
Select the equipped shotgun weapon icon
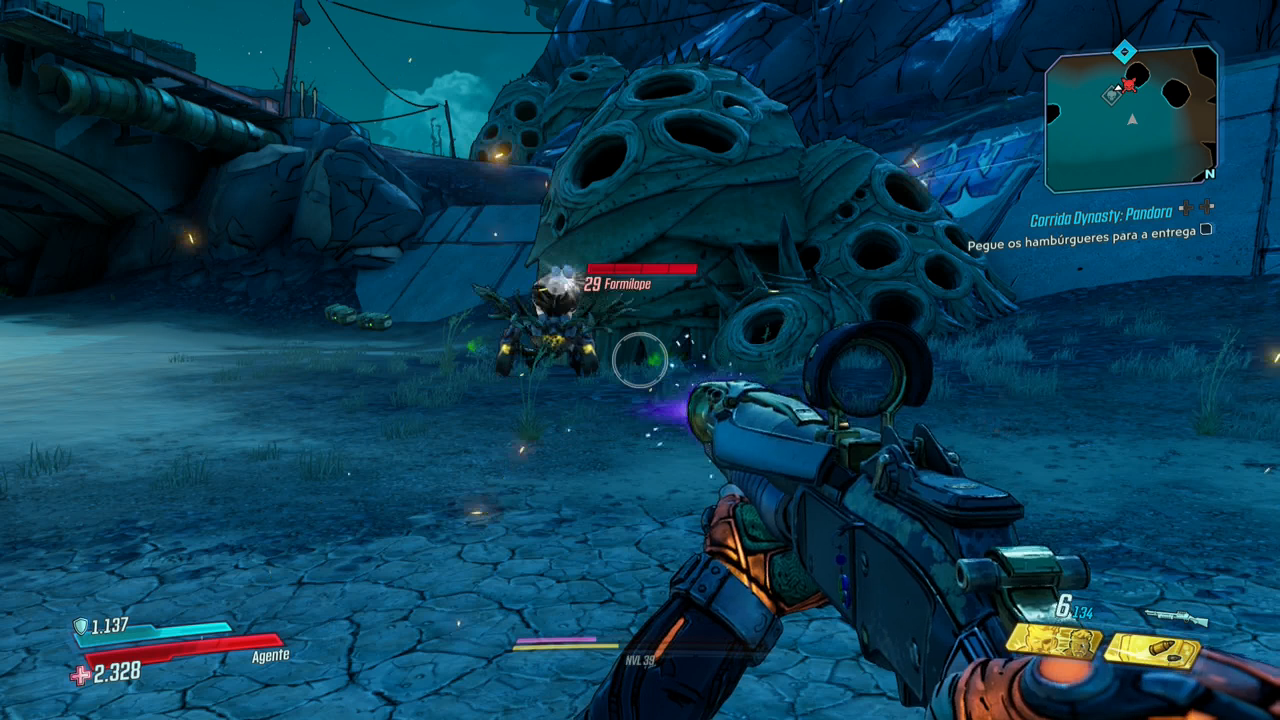[1176, 617]
